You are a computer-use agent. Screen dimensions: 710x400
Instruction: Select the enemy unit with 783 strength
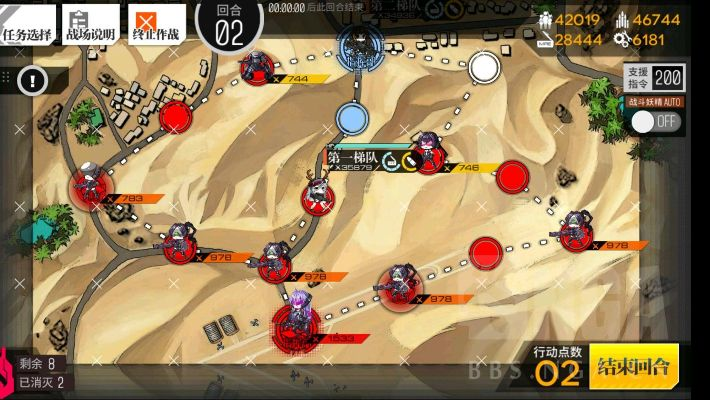[90, 187]
